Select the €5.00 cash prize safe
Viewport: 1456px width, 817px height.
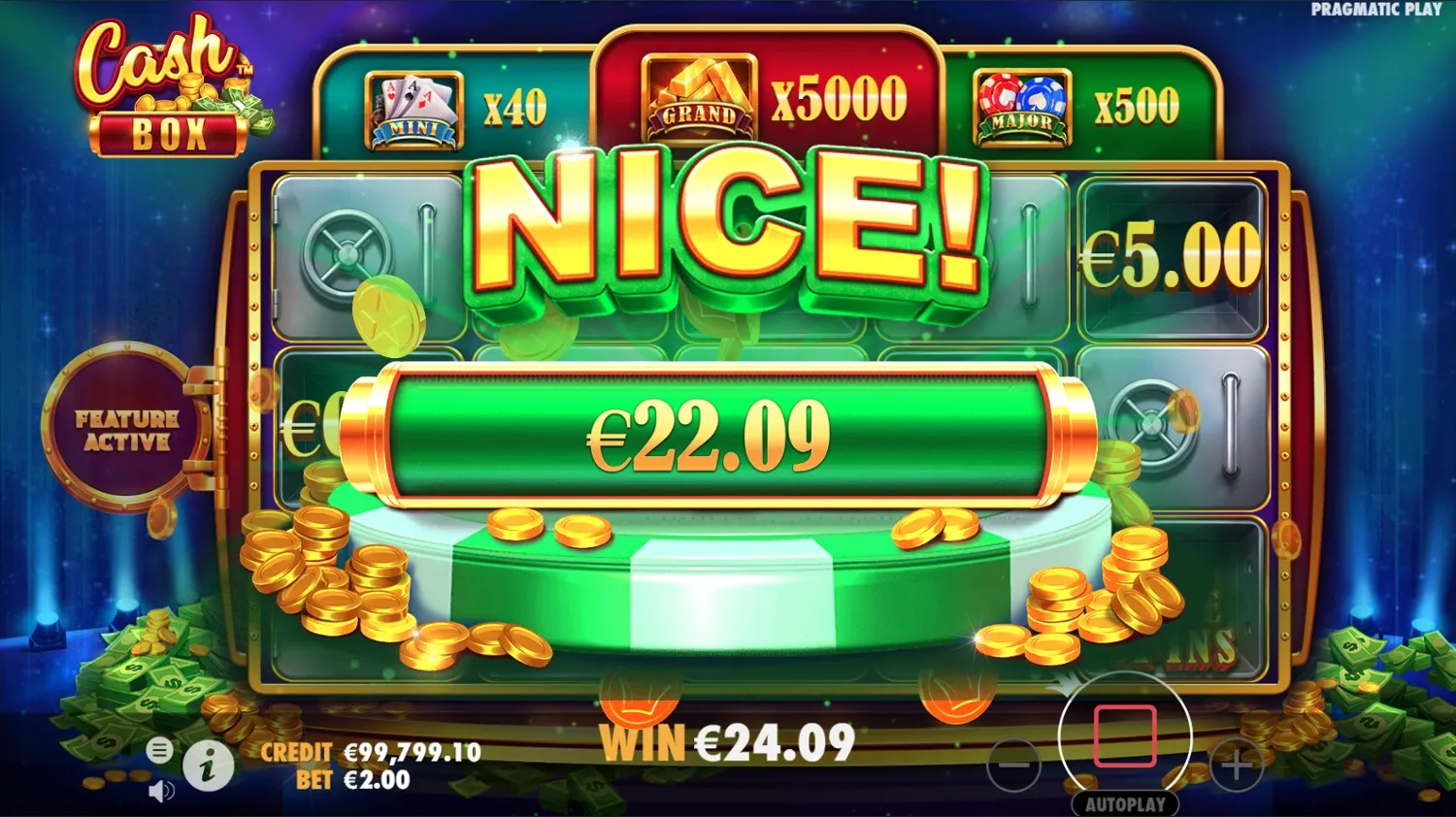click(1170, 254)
